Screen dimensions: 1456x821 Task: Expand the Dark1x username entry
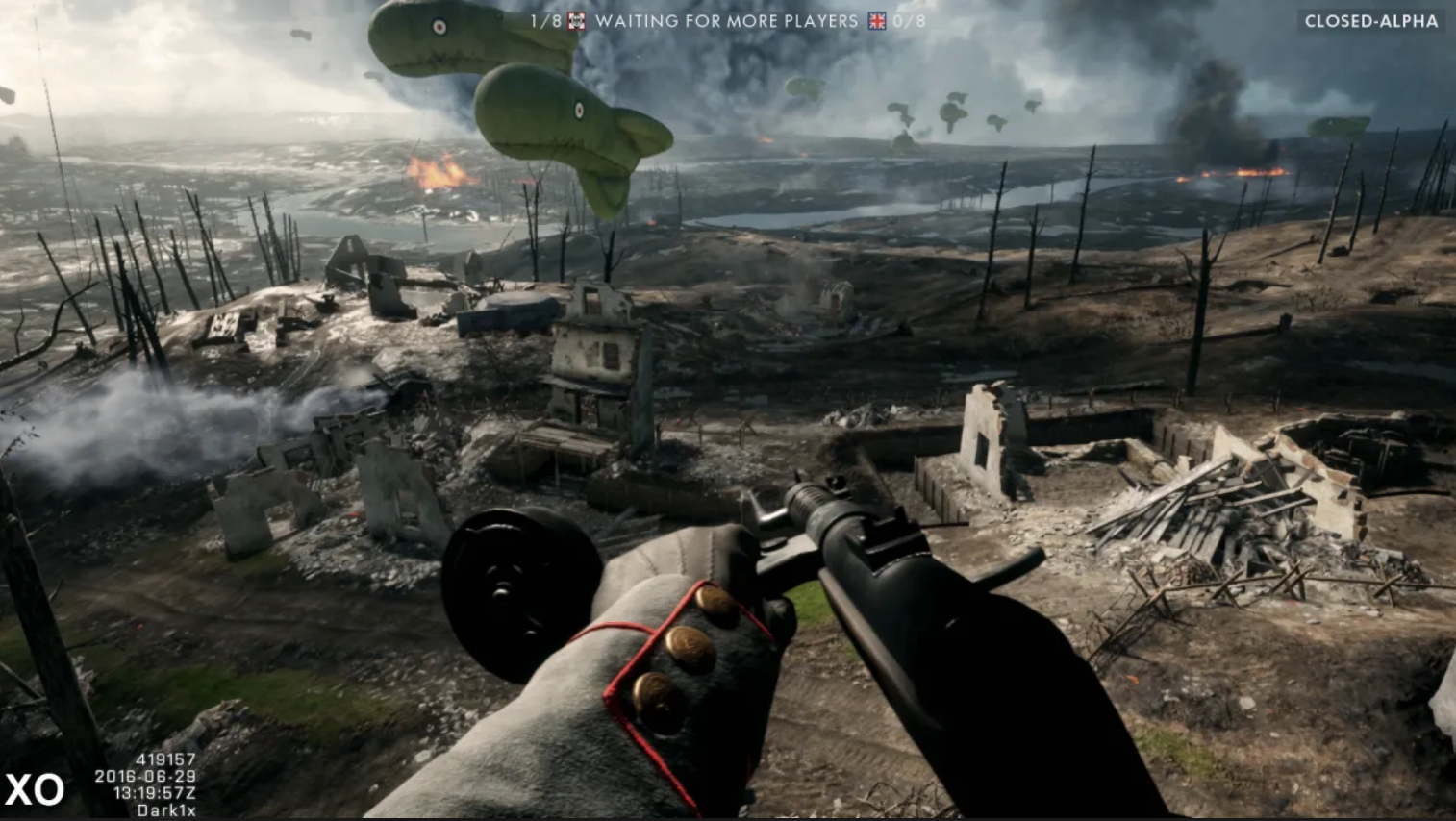pos(168,809)
